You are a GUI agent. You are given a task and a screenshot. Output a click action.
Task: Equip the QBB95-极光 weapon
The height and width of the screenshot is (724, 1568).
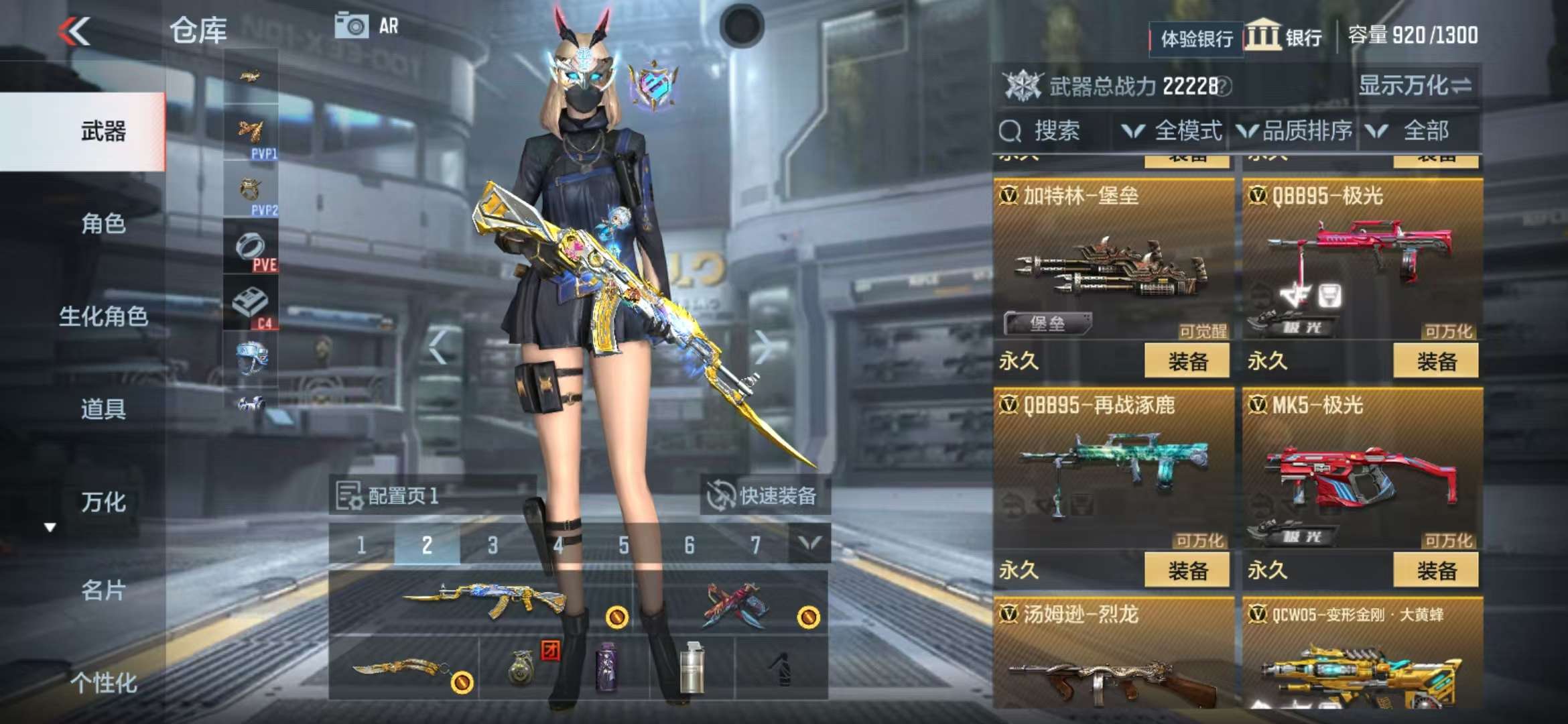1436,361
